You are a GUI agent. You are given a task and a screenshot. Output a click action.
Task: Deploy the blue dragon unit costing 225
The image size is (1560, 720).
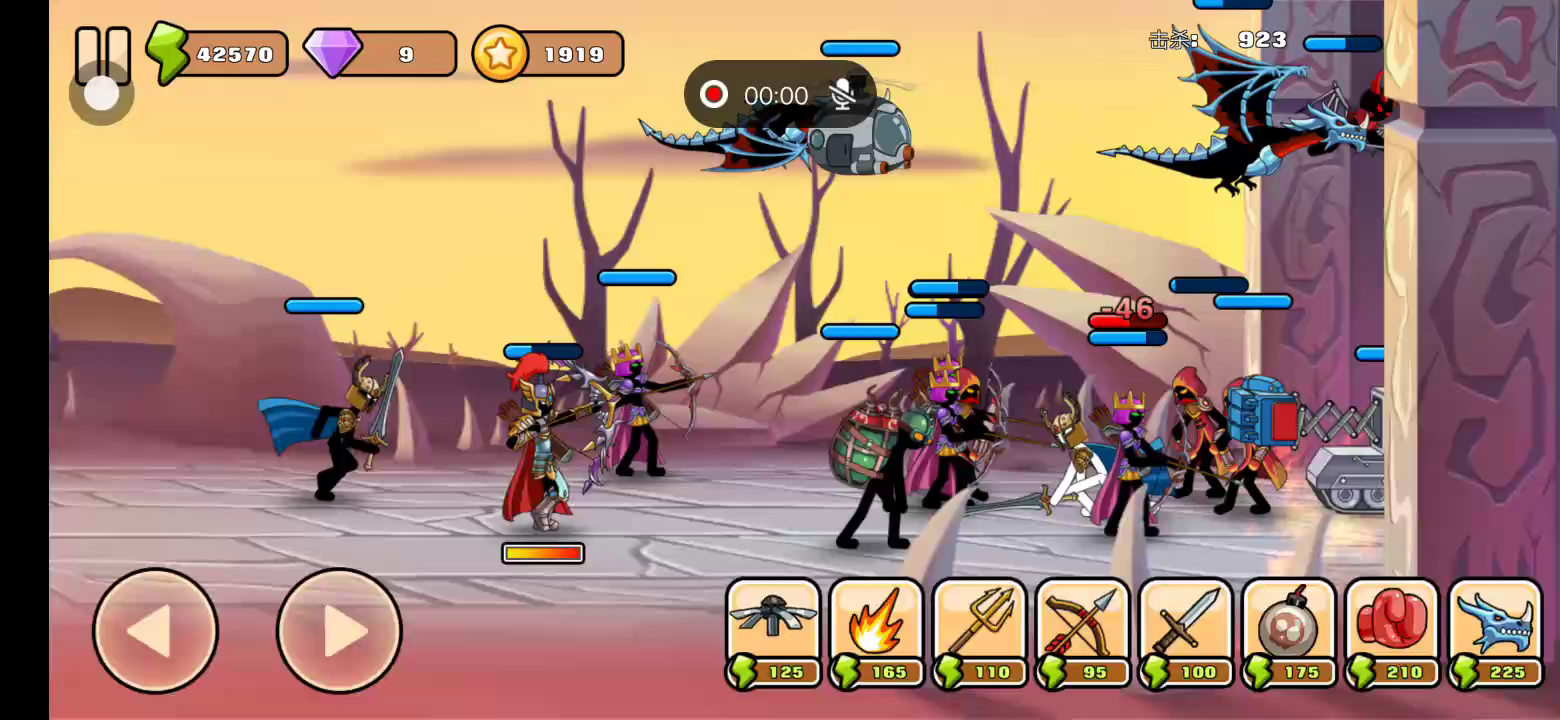[x=1495, y=632]
